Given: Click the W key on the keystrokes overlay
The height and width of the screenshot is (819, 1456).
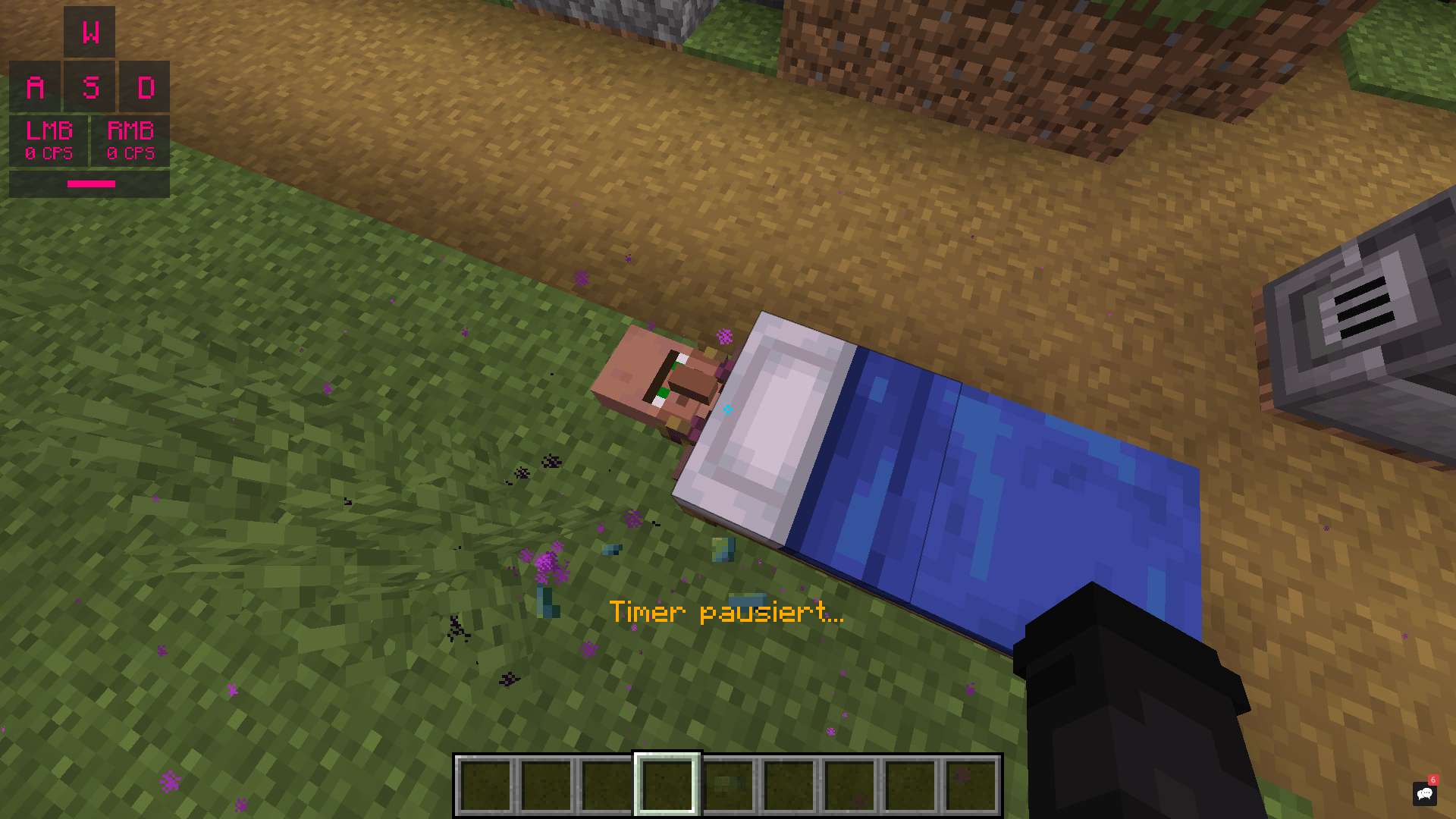Looking at the screenshot, I should tap(89, 32).
